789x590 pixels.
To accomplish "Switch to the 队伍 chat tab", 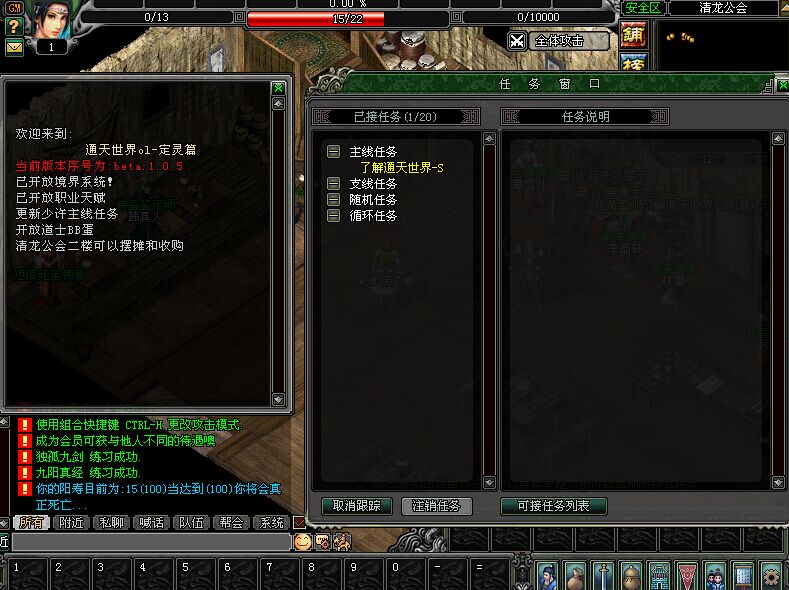I will click(191, 522).
